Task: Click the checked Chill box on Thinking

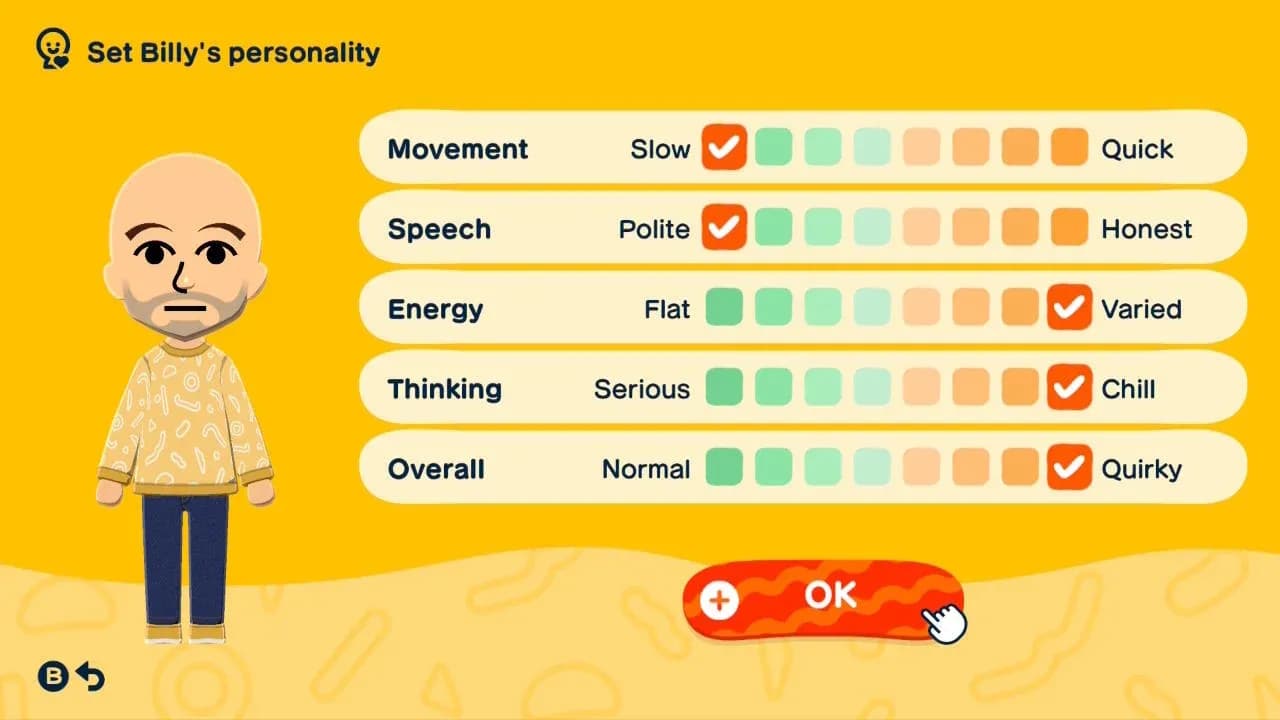Action: coord(1068,388)
